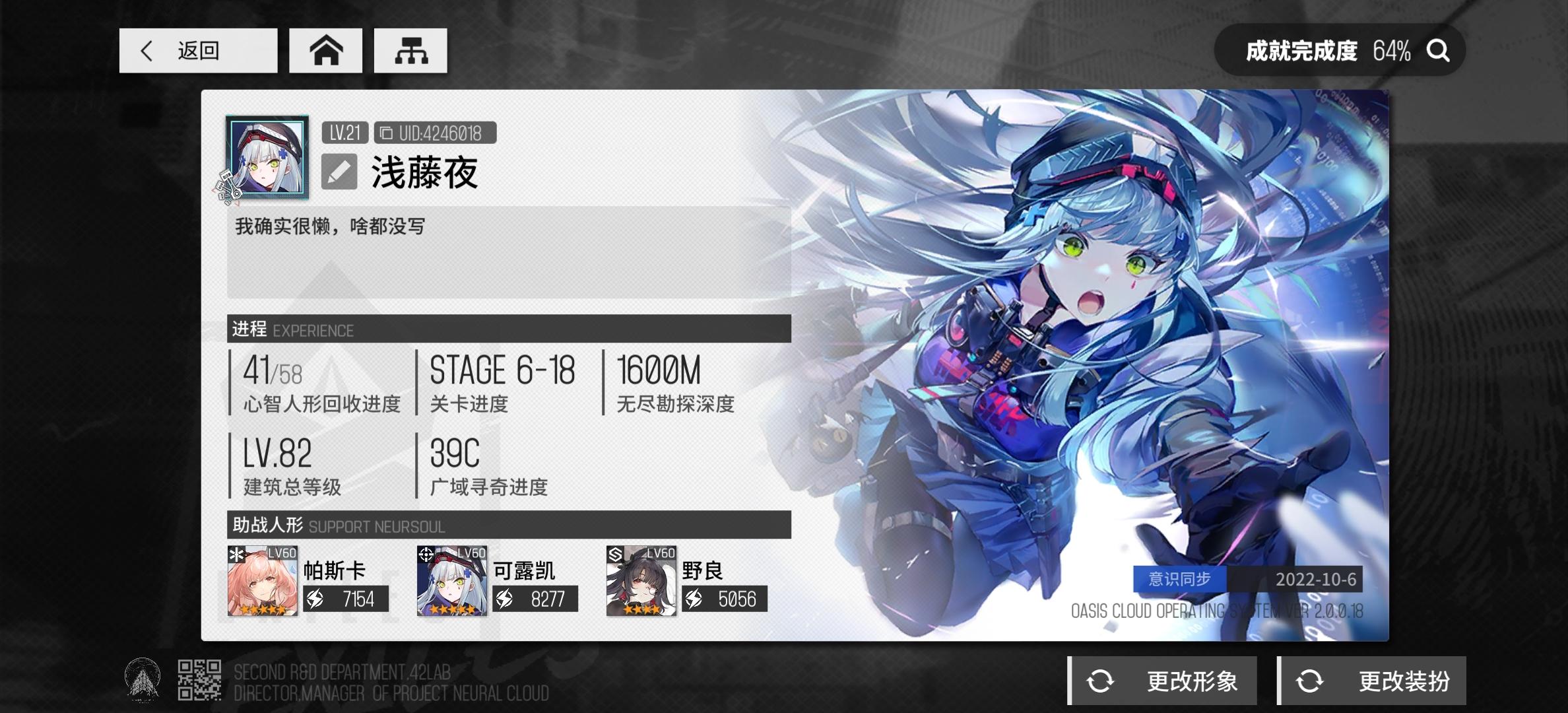Click the lightning icon beside 帕斯卡's power 7154

point(315,599)
